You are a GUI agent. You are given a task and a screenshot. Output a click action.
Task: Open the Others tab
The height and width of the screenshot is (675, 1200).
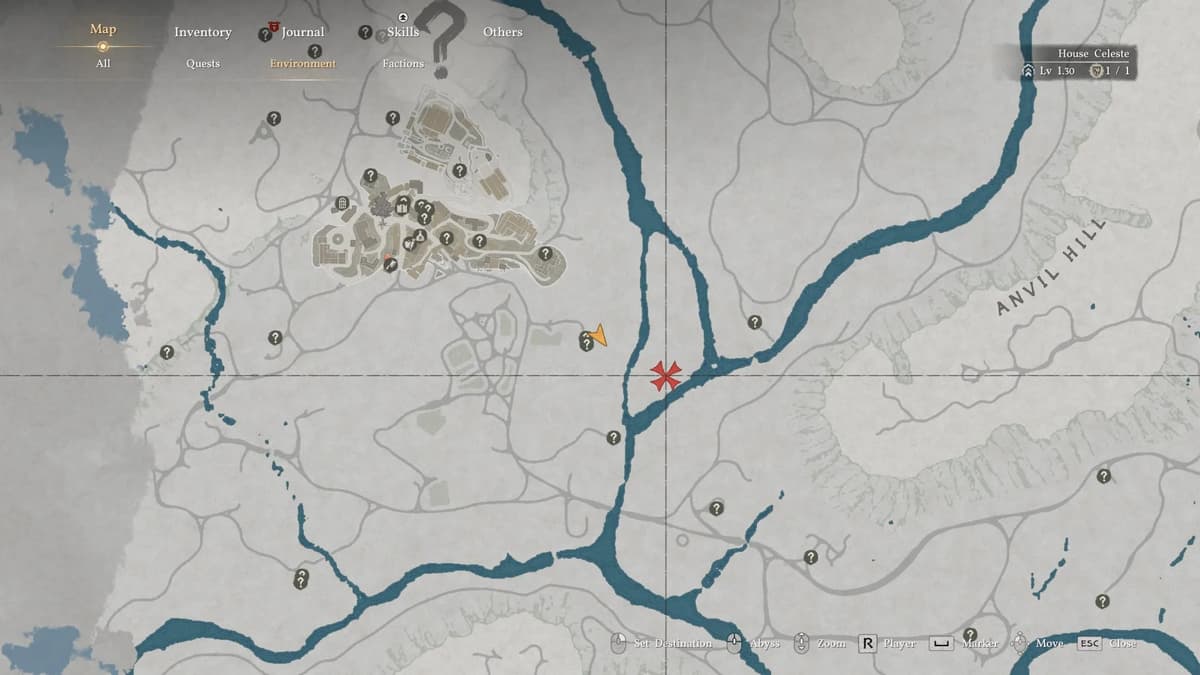click(502, 32)
